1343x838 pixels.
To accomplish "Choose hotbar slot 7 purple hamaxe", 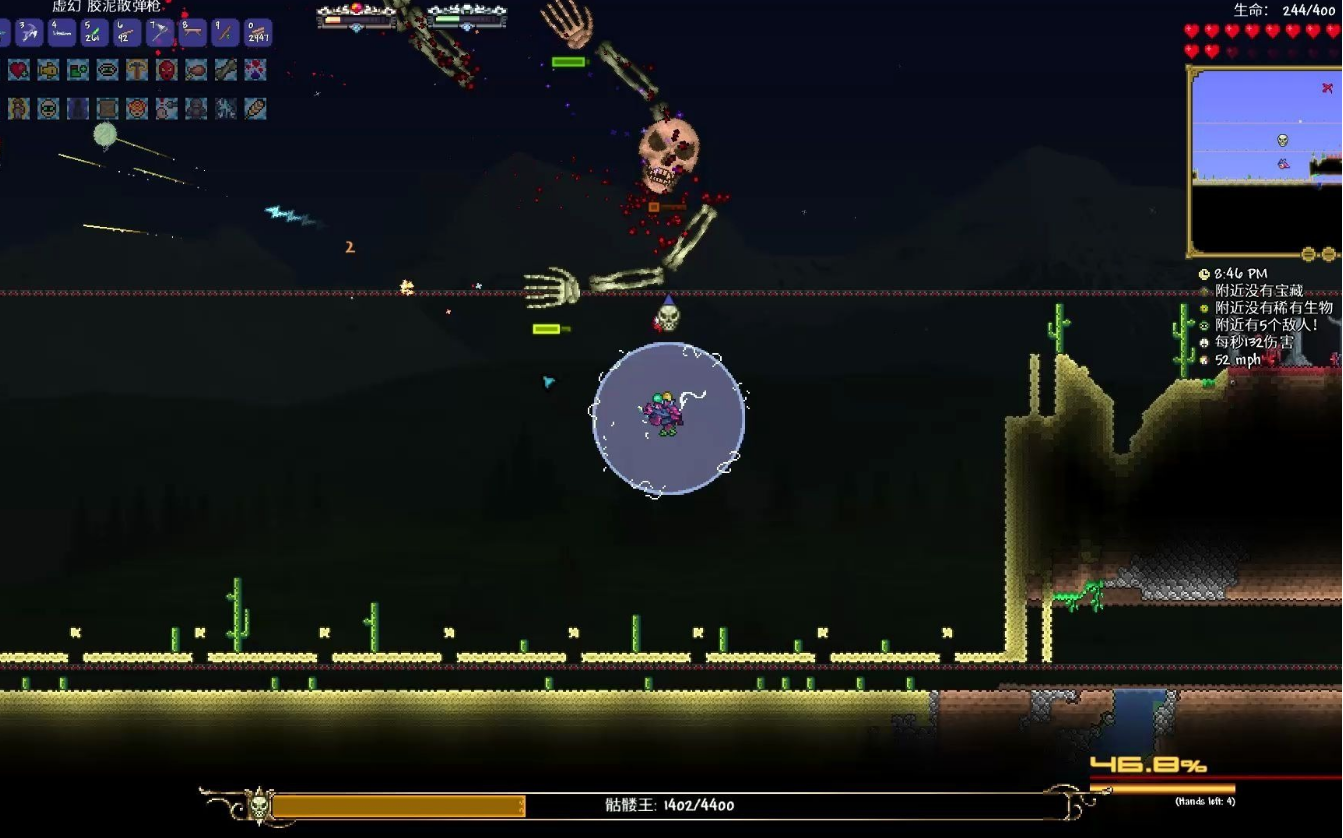I will (160, 33).
